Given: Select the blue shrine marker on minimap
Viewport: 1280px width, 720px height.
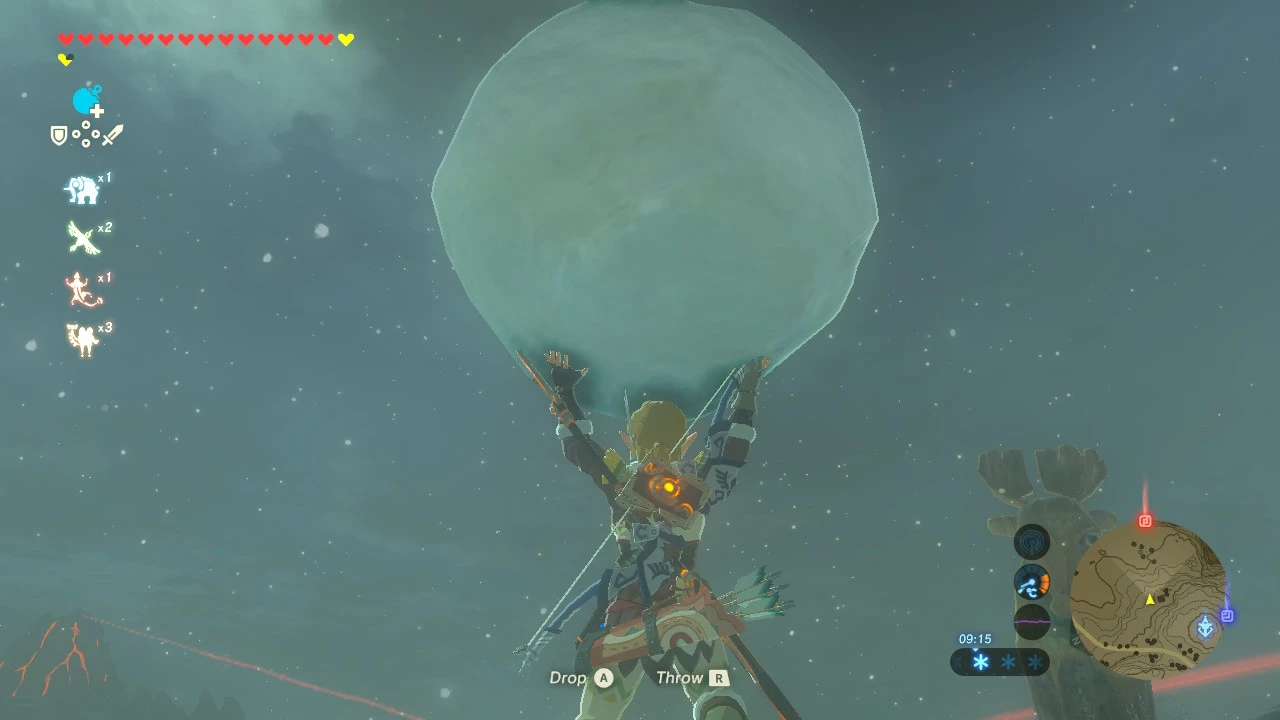Looking at the screenshot, I should coord(1227,616).
